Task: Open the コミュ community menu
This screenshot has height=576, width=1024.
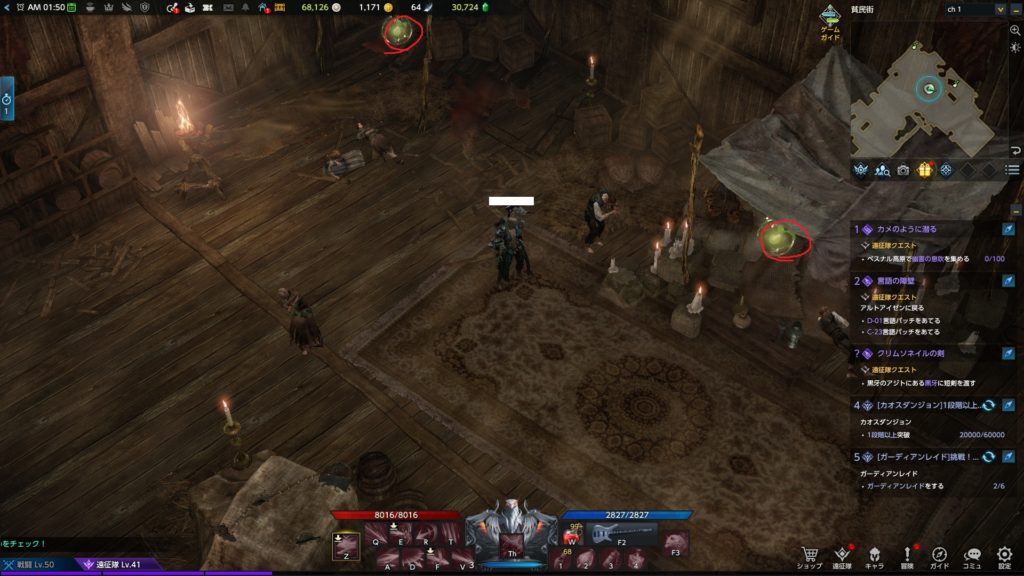Action: (972, 555)
